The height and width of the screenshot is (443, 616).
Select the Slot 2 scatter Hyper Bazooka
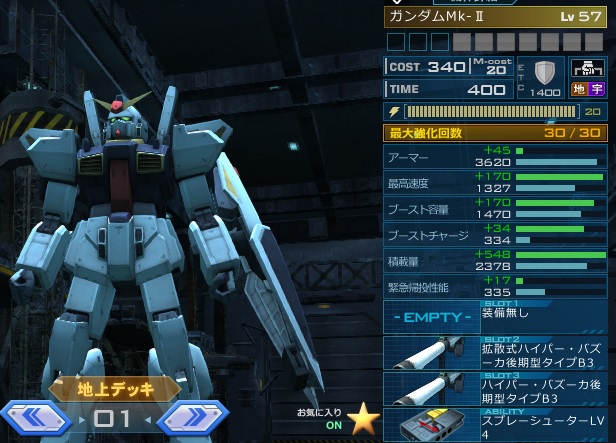495,353
